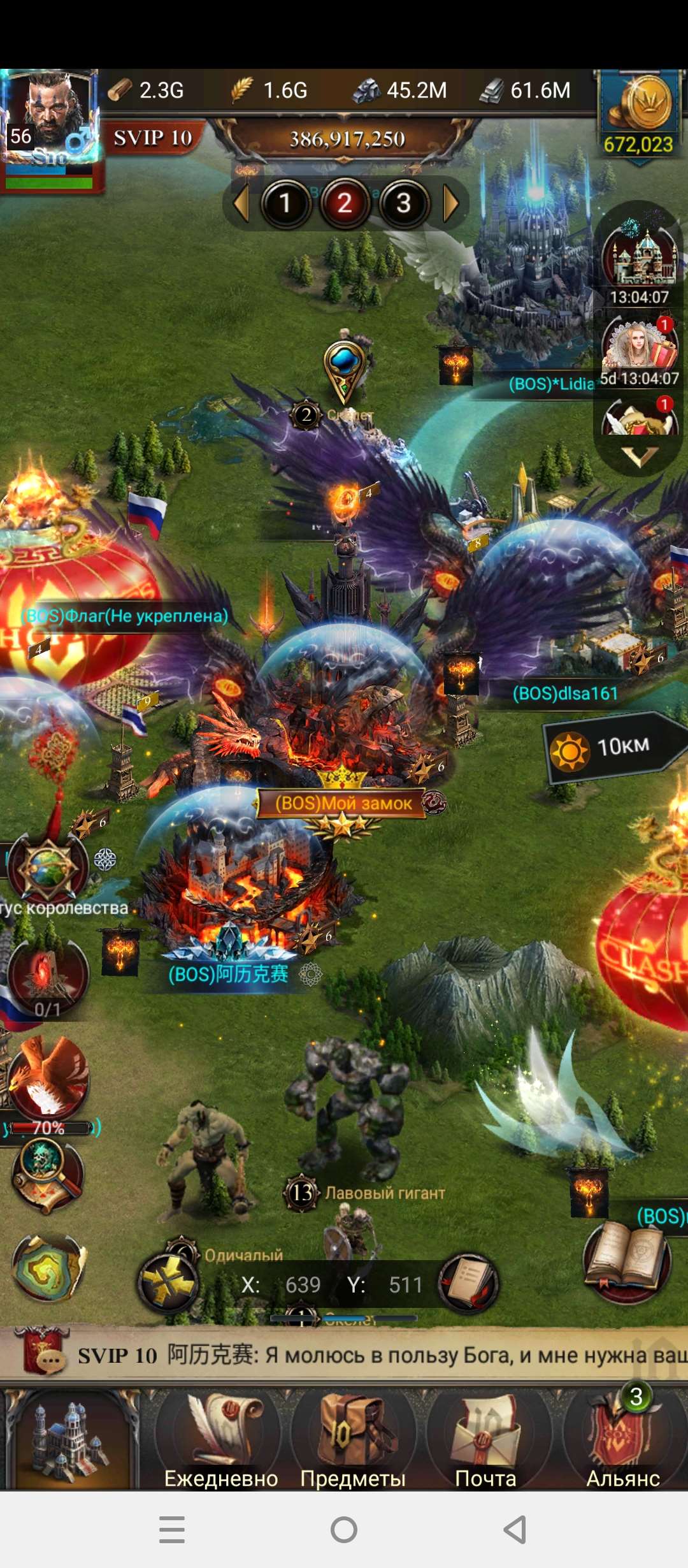Viewport: 688px width, 1568px height.
Task: Open the princess gift event icon
Action: 639,344
